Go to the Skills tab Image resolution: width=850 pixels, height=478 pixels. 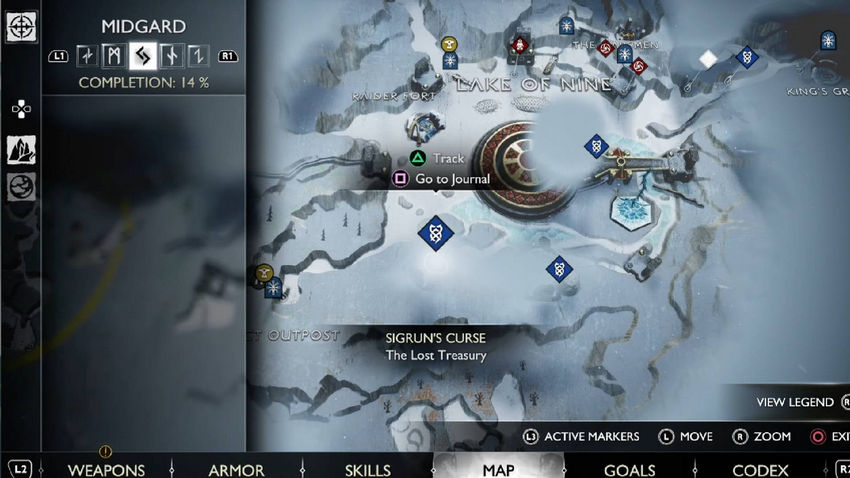(x=367, y=469)
